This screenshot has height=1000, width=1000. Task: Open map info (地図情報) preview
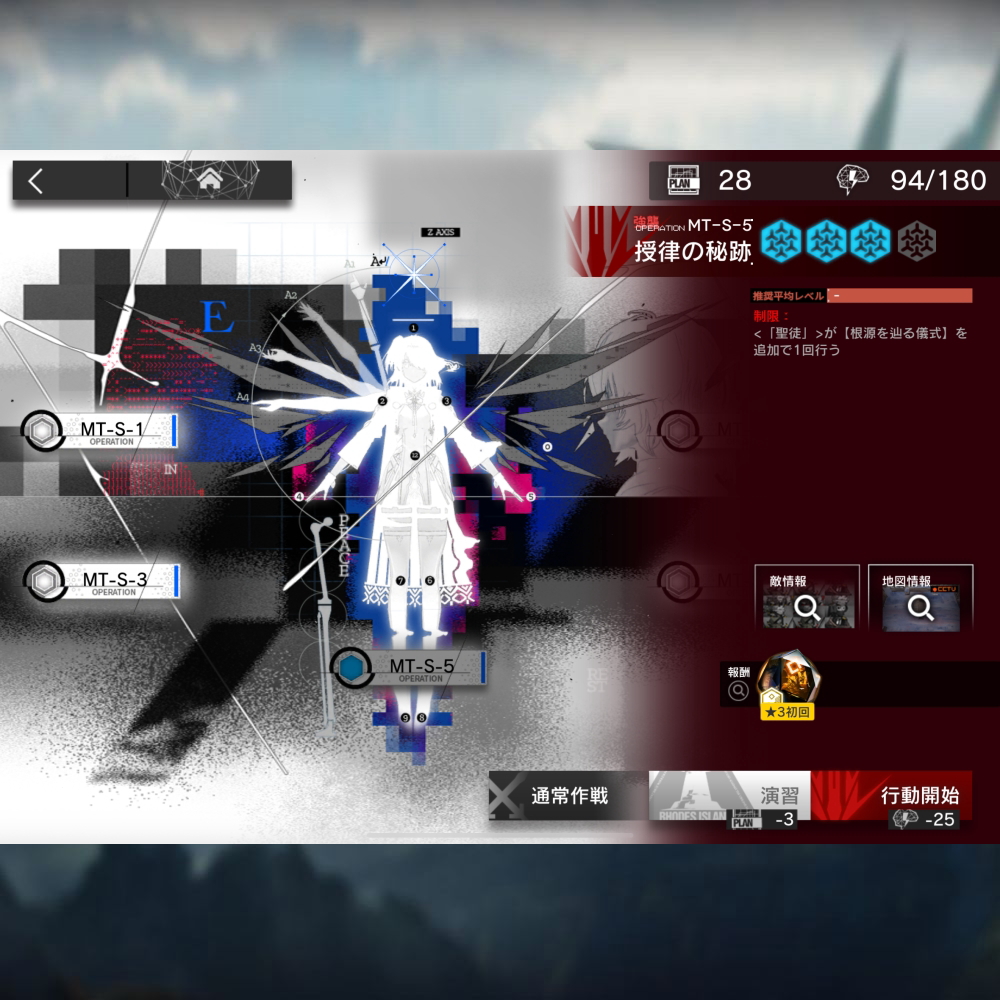(x=920, y=599)
